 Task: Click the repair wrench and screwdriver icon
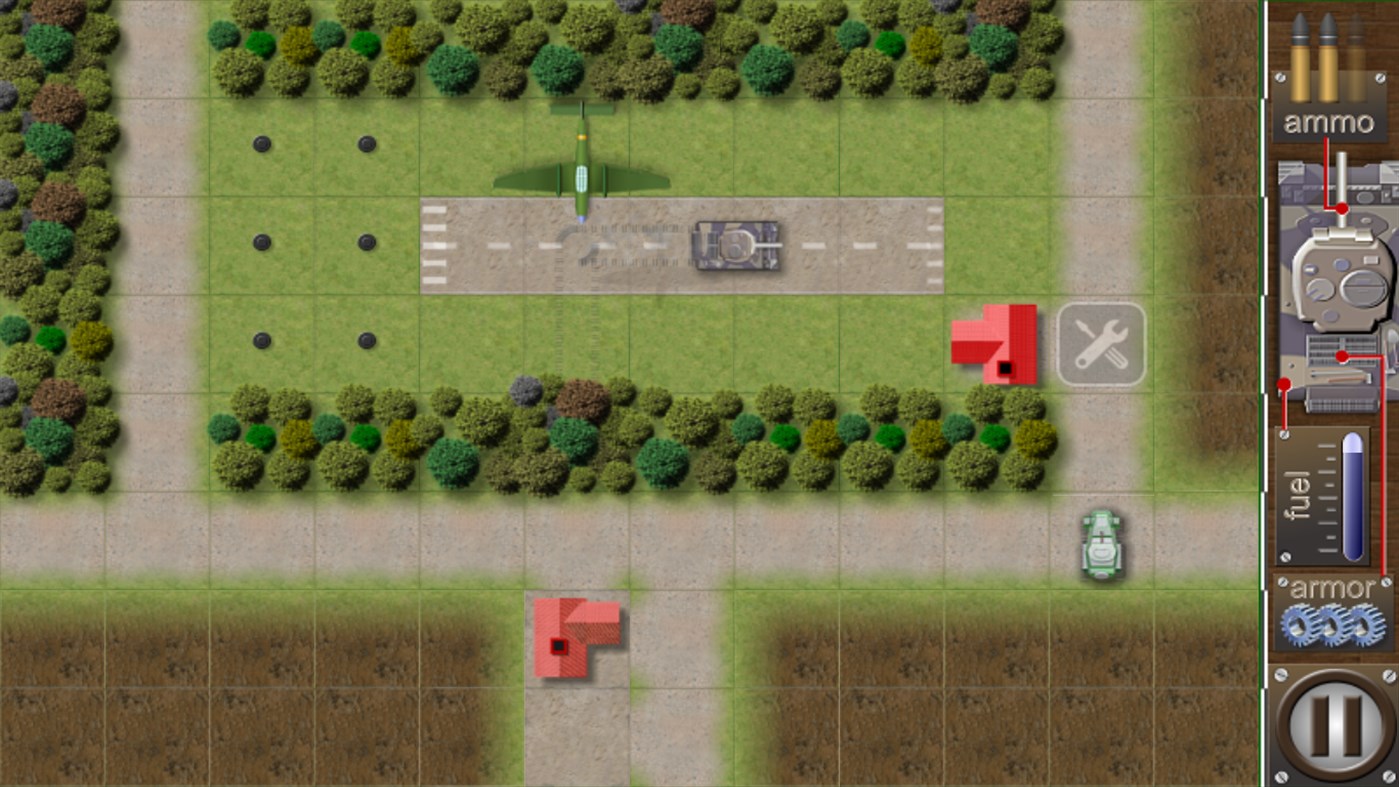click(1100, 345)
